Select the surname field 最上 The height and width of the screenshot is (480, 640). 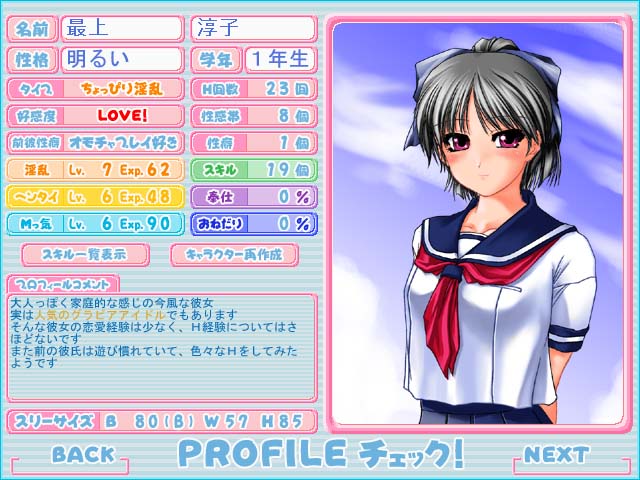click(x=122, y=28)
